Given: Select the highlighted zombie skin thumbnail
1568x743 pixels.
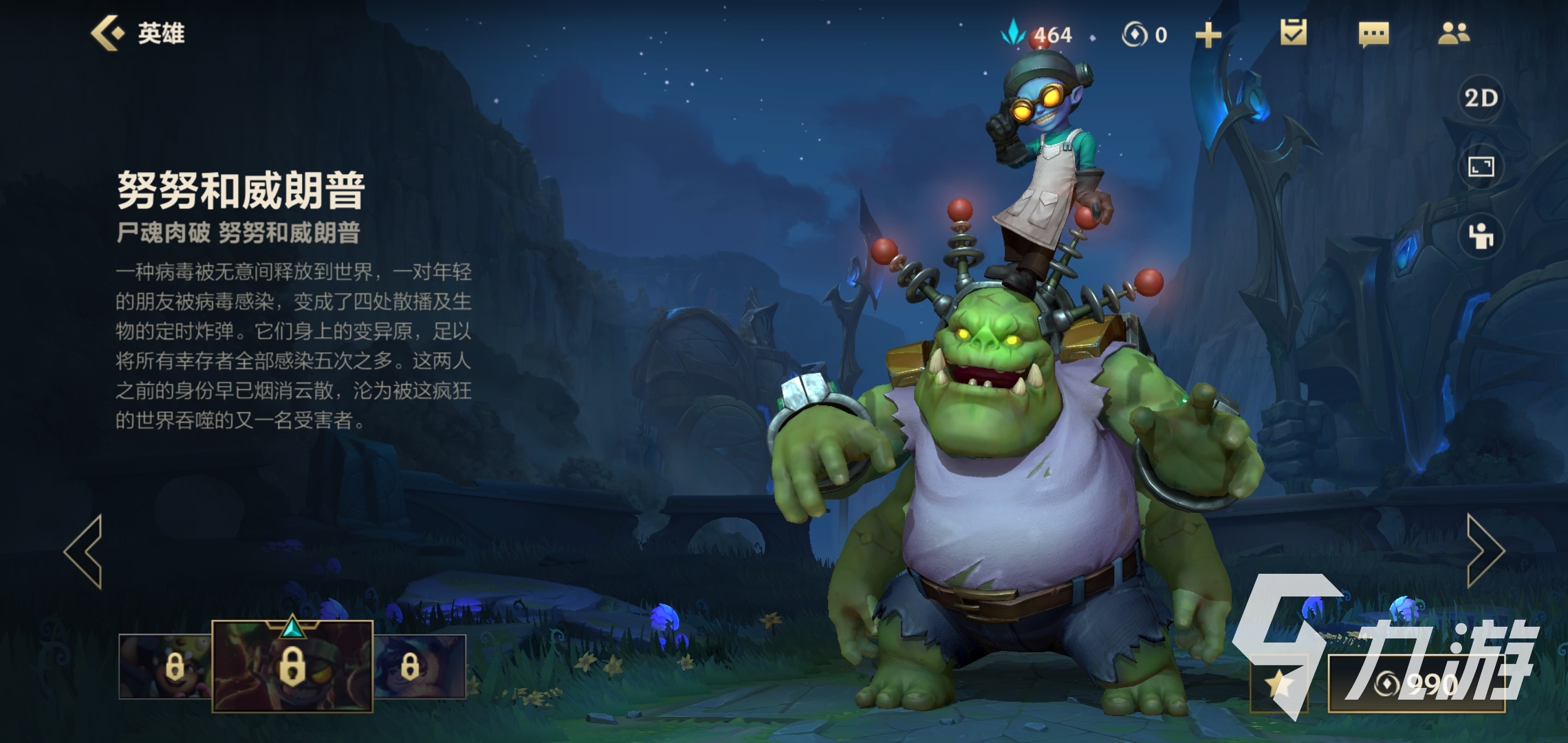Looking at the screenshot, I should pyautogui.click(x=292, y=665).
